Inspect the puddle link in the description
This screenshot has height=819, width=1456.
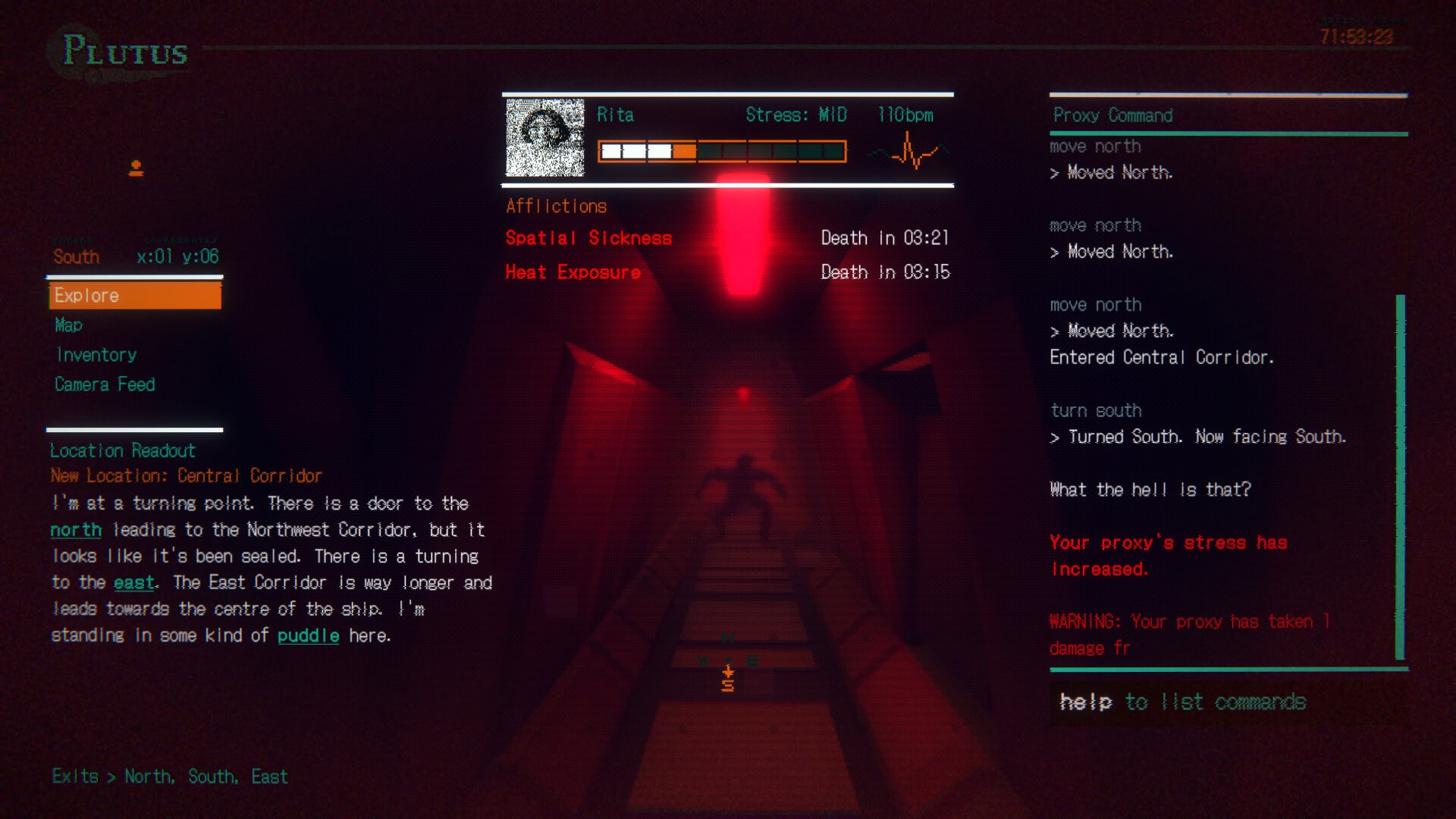(308, 635)
